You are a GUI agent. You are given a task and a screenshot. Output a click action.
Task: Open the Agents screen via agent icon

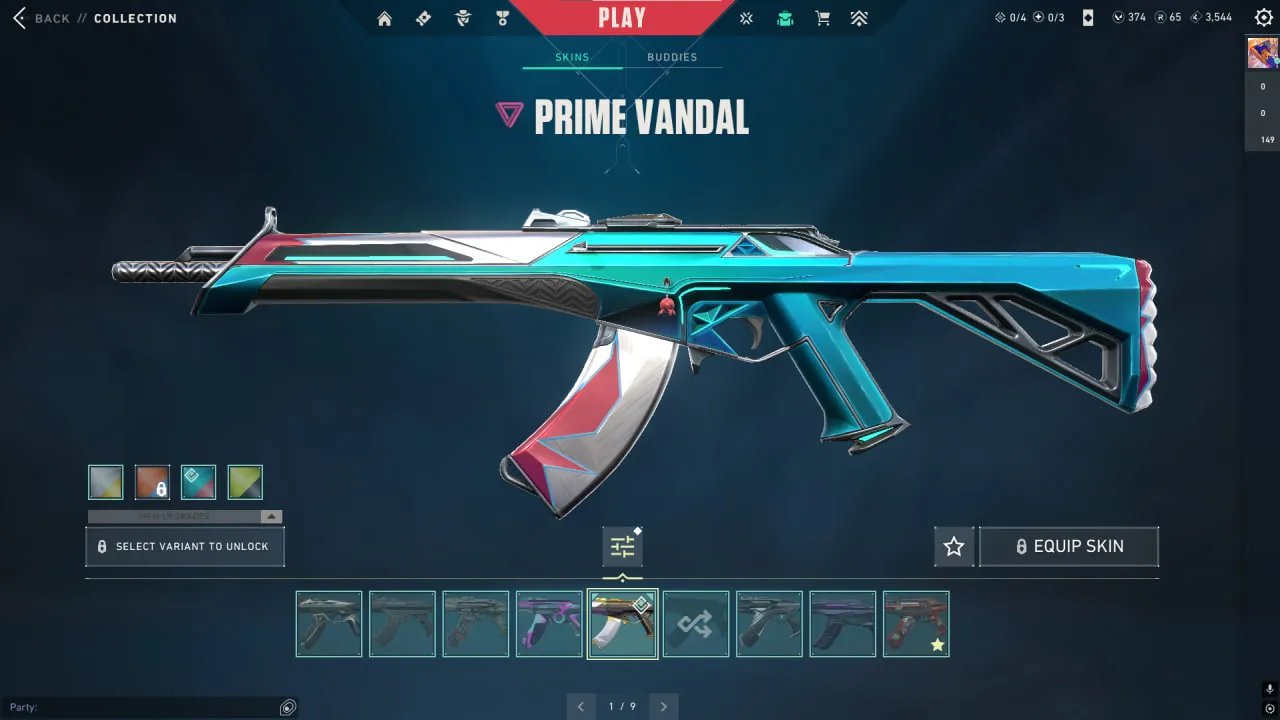pyautogui.click(x=462, y=17)
